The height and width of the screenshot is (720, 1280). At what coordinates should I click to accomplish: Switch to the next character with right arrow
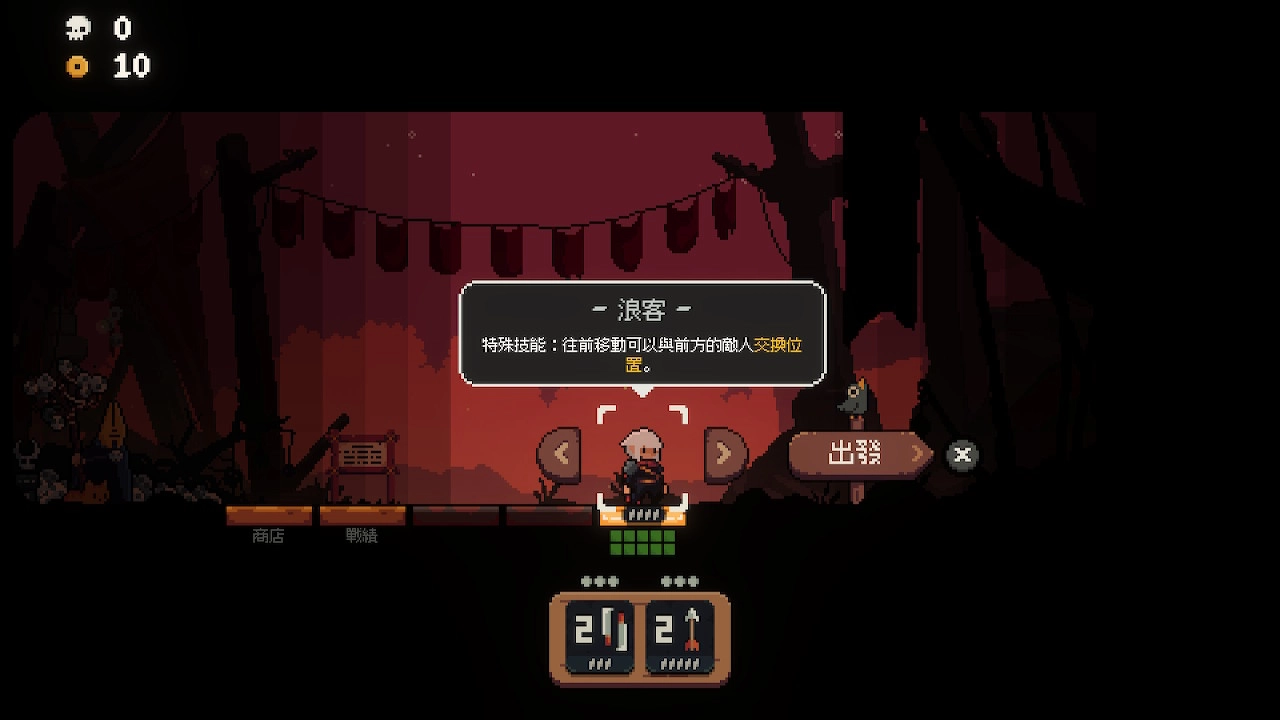[x=725, y=454]
